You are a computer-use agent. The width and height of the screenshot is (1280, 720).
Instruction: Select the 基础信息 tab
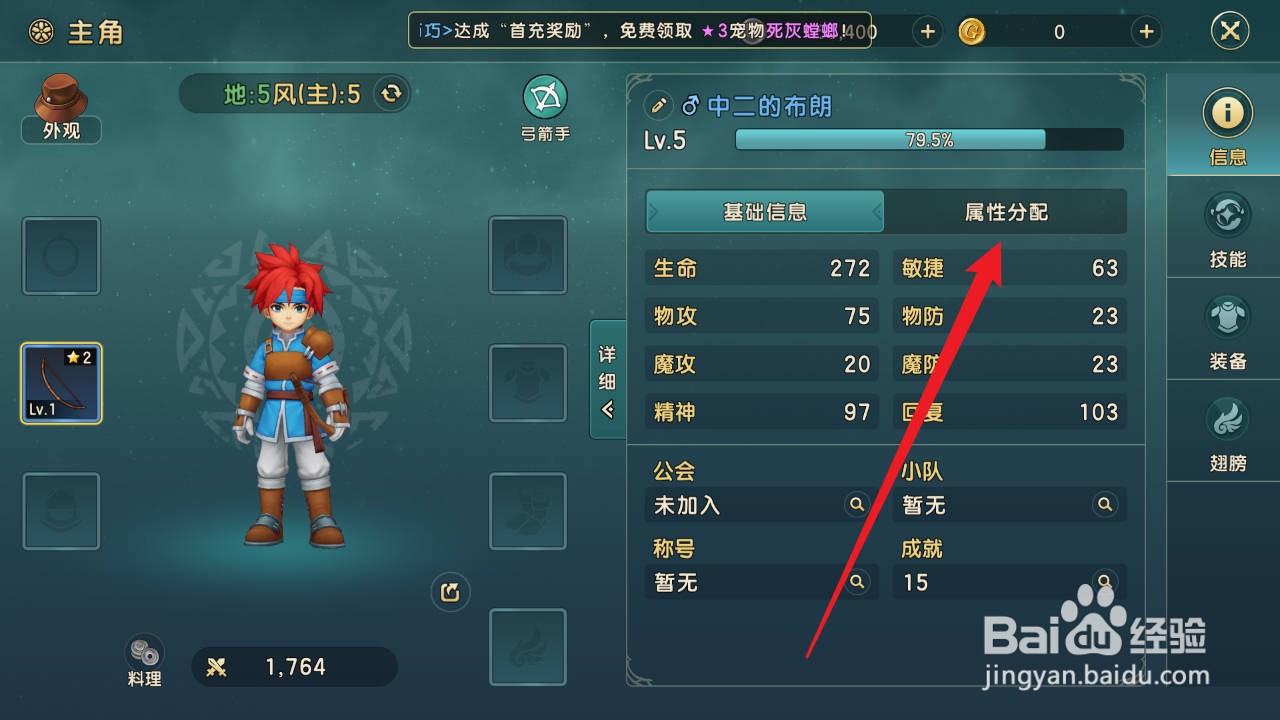point(764,212)
